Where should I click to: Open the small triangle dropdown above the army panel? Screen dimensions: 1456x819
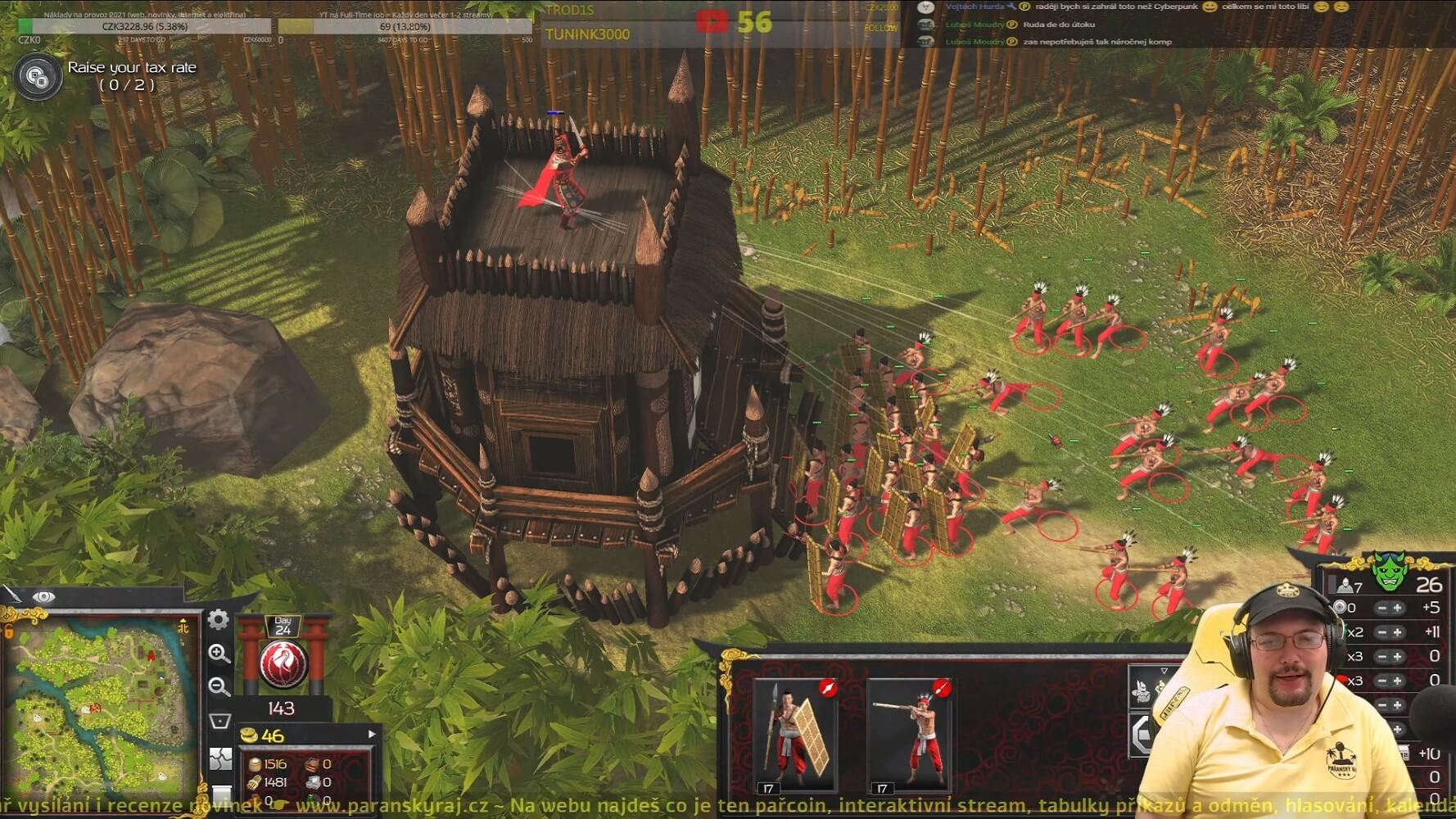[x=1164, y=670]
